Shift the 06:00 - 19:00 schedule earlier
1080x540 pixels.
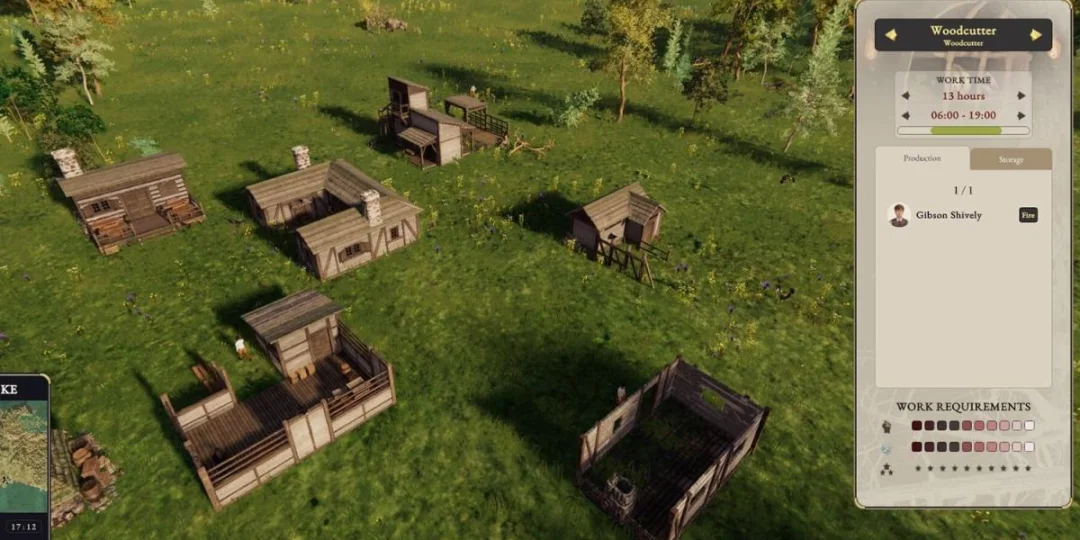click(x=906, y=115)
